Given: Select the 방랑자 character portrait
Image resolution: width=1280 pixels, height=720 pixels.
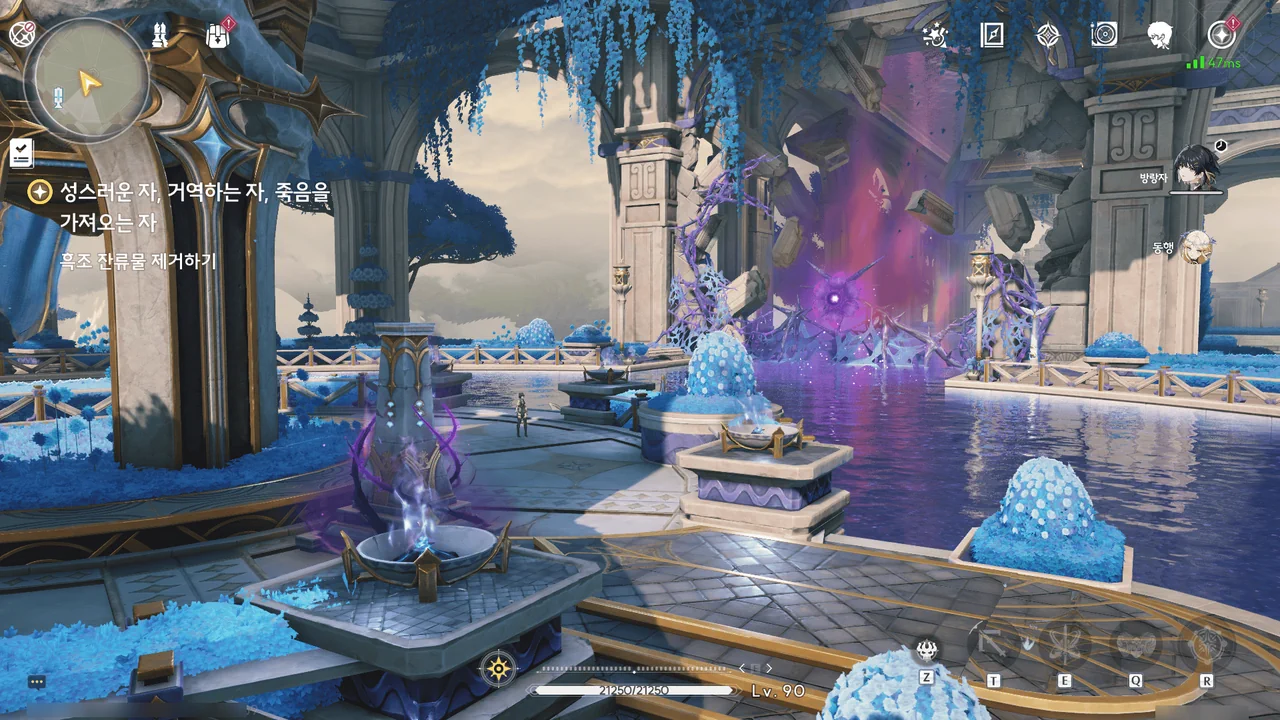Looking at the screenshot, I should click(x=1196, y=167).
